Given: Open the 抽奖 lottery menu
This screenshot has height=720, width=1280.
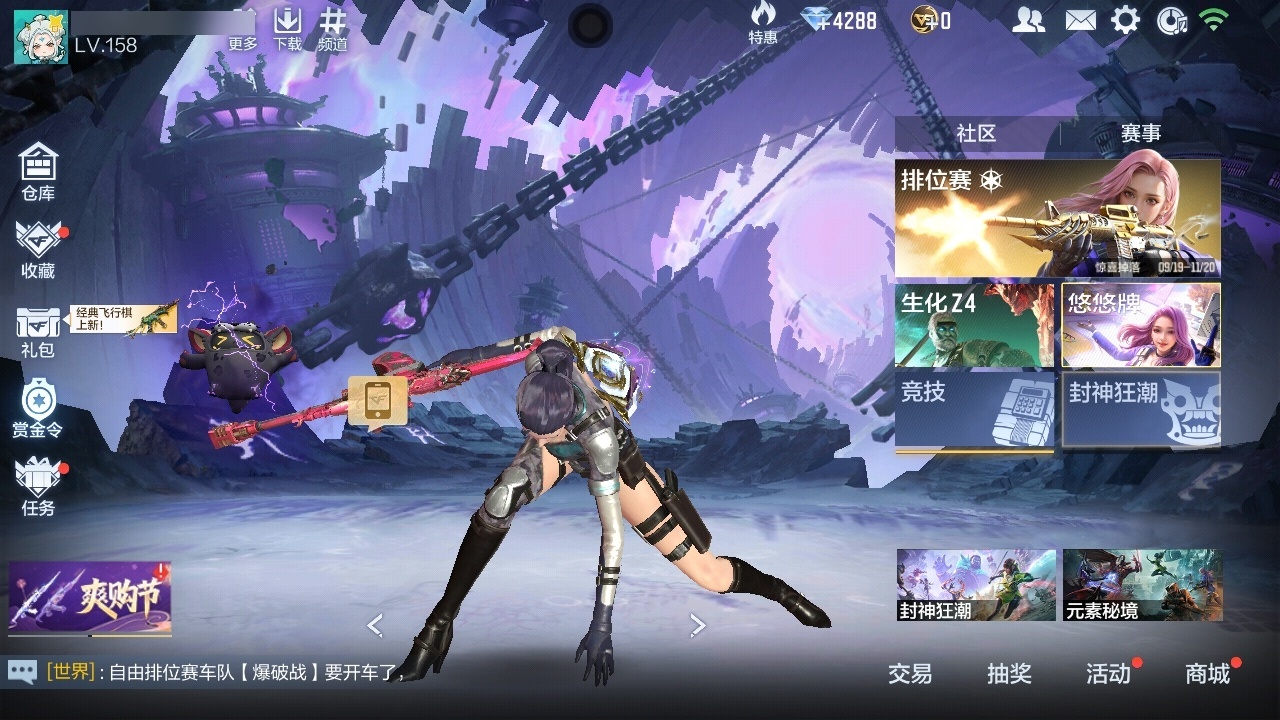Looking at the screenshot, I should coord(1009,674).
